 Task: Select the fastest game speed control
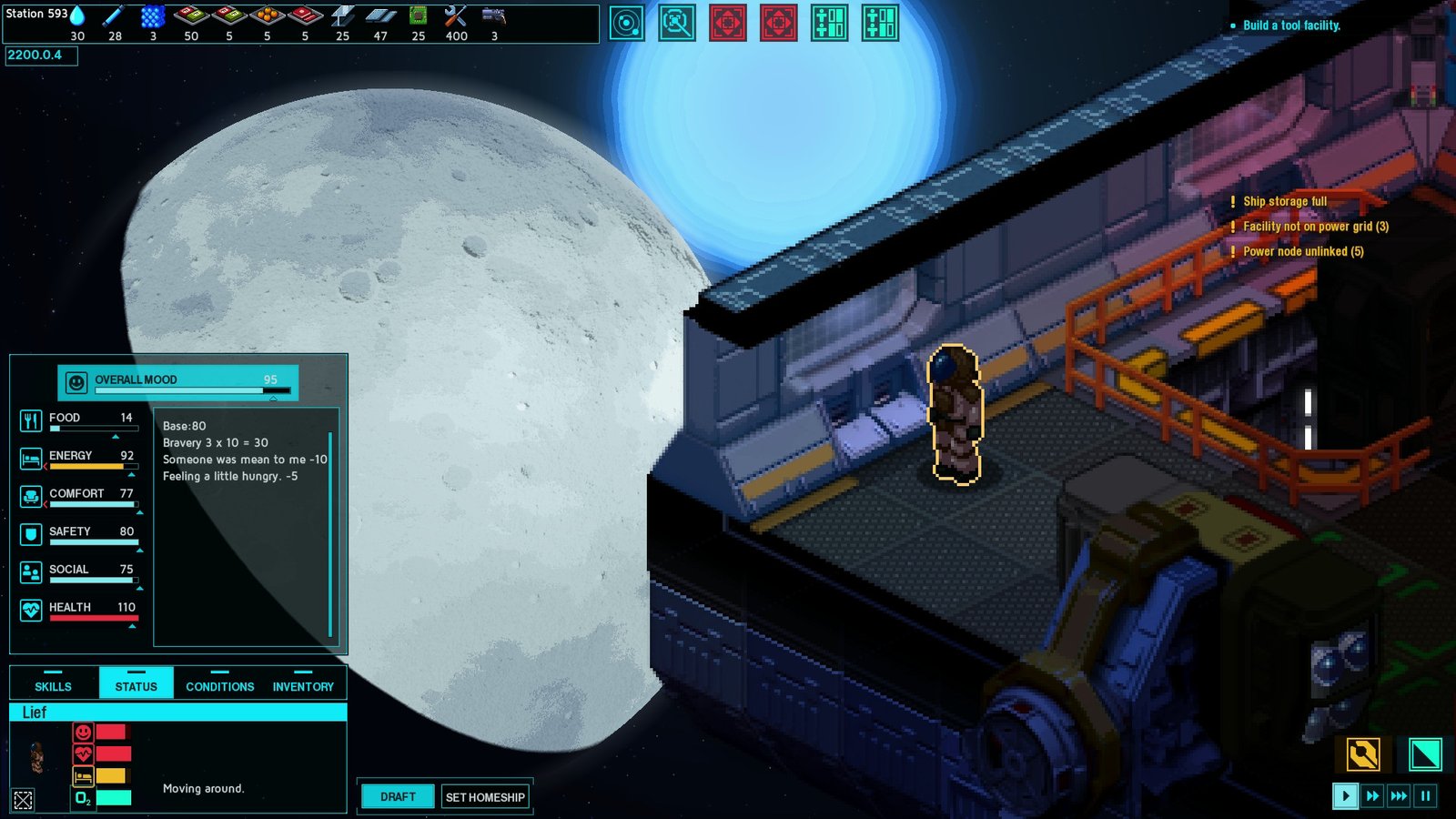(x=1399, y=795)
